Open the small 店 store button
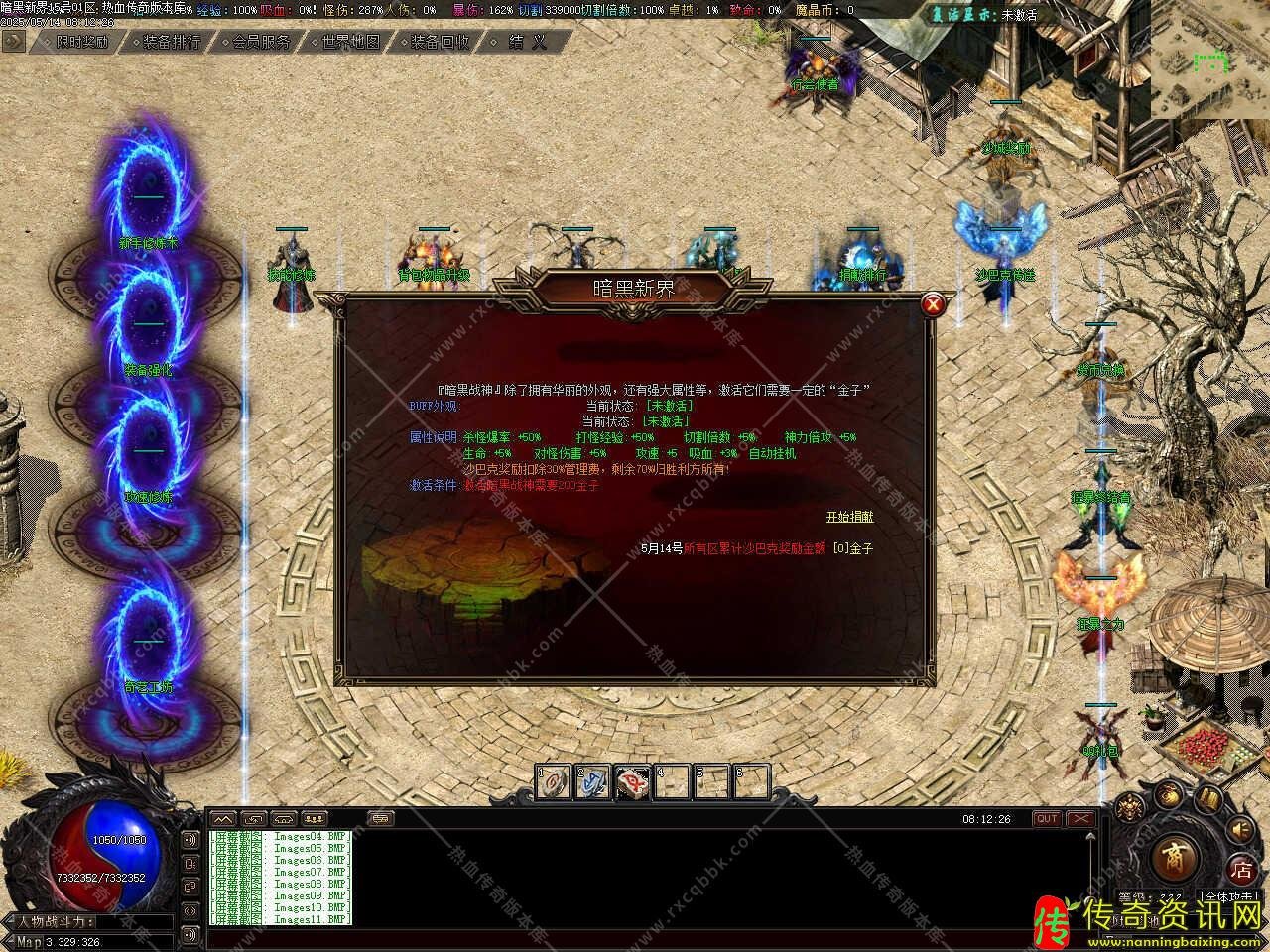This screenshot has width=1270, height=952. point(1241,871)
